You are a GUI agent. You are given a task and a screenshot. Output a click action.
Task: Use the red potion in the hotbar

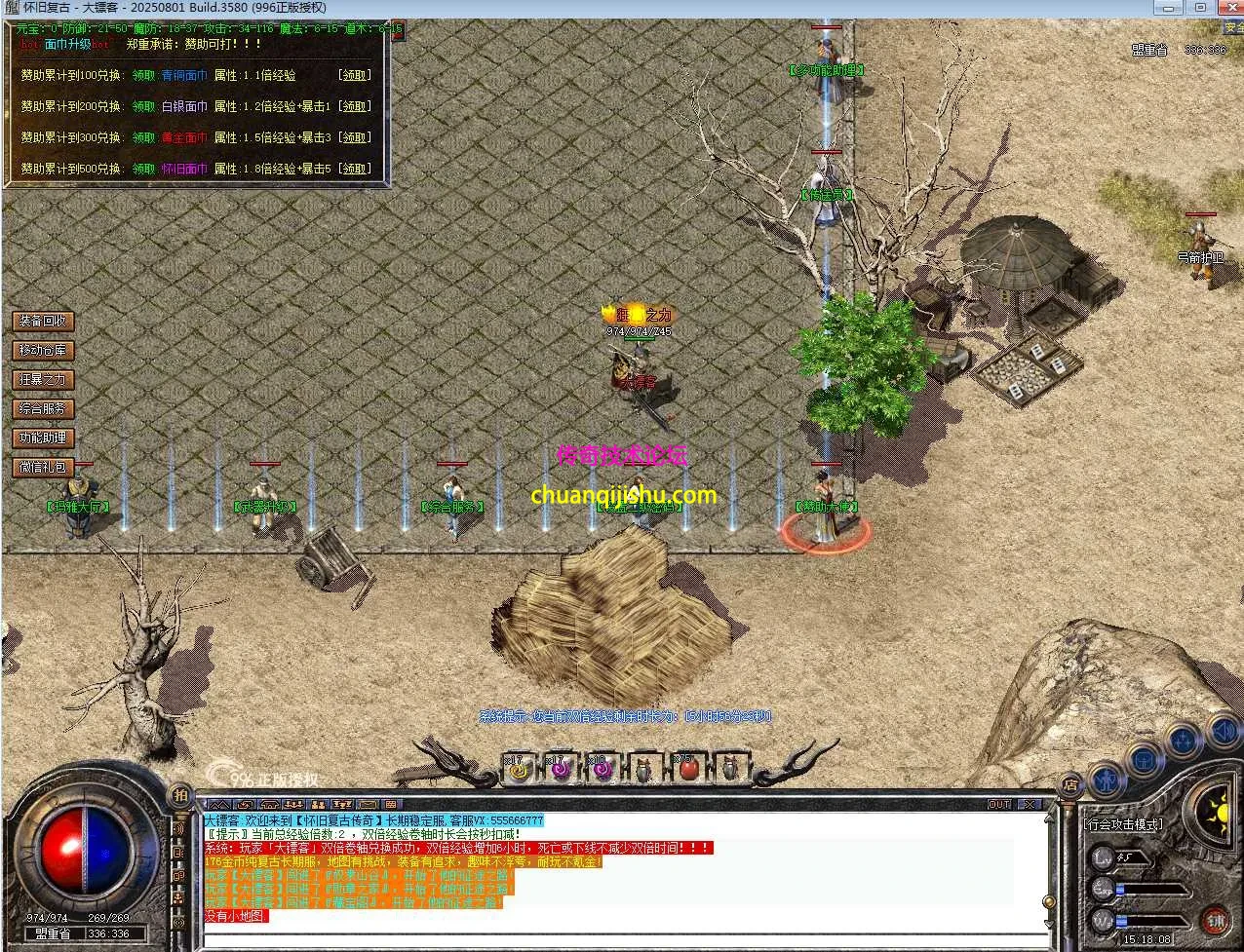pyautogui.click(x=688, y=769)
